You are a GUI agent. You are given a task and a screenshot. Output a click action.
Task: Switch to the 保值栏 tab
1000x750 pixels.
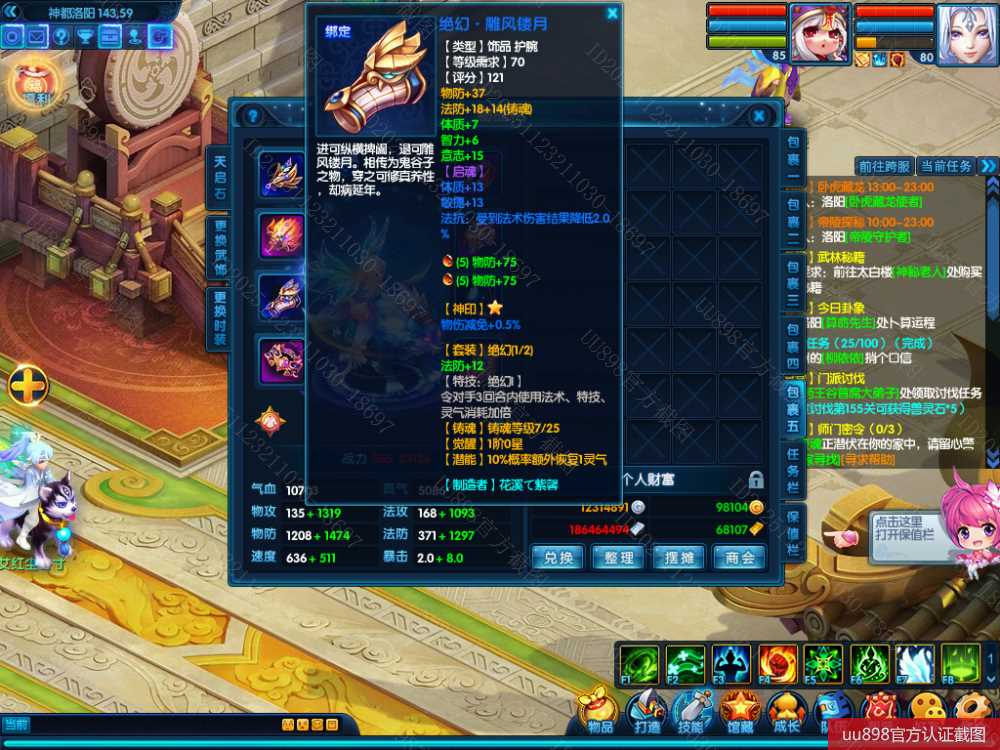792,531
